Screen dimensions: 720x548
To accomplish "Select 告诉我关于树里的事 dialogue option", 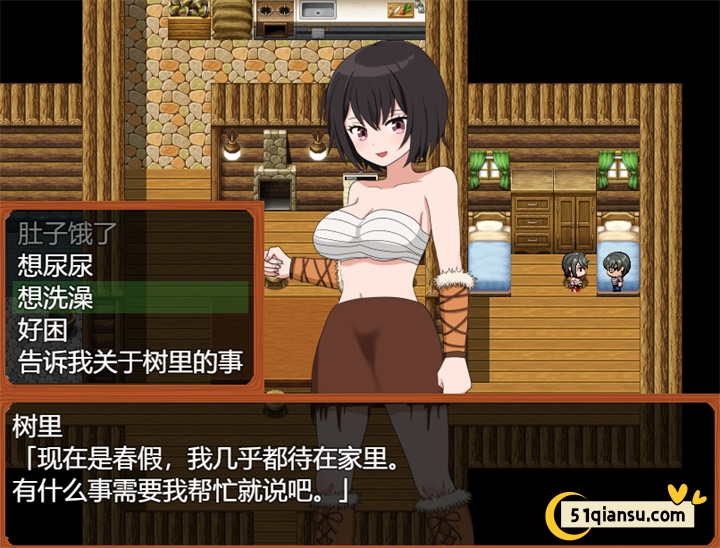I will tap(130, 361).
